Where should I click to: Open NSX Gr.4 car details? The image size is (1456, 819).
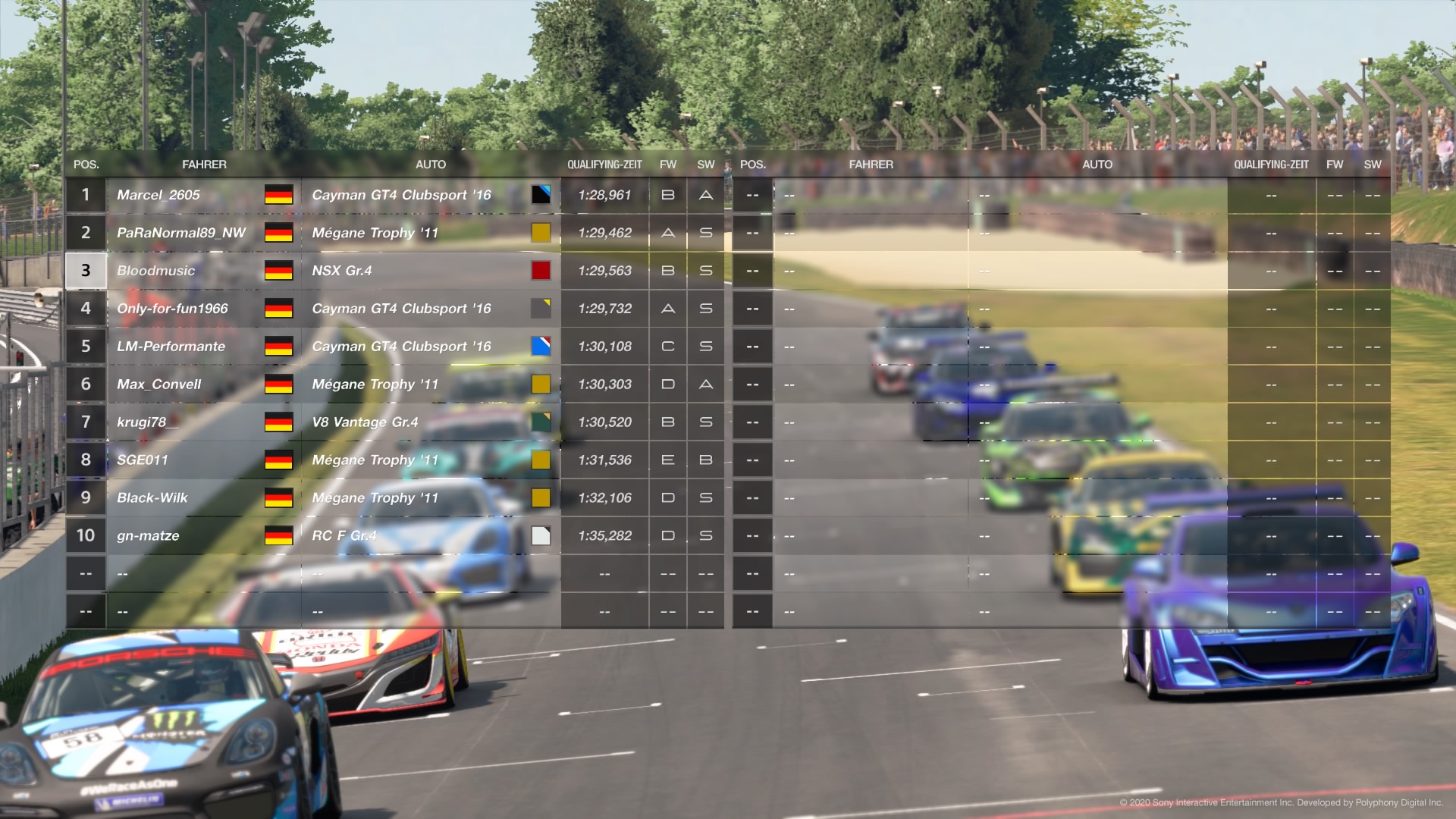point(341,271)
